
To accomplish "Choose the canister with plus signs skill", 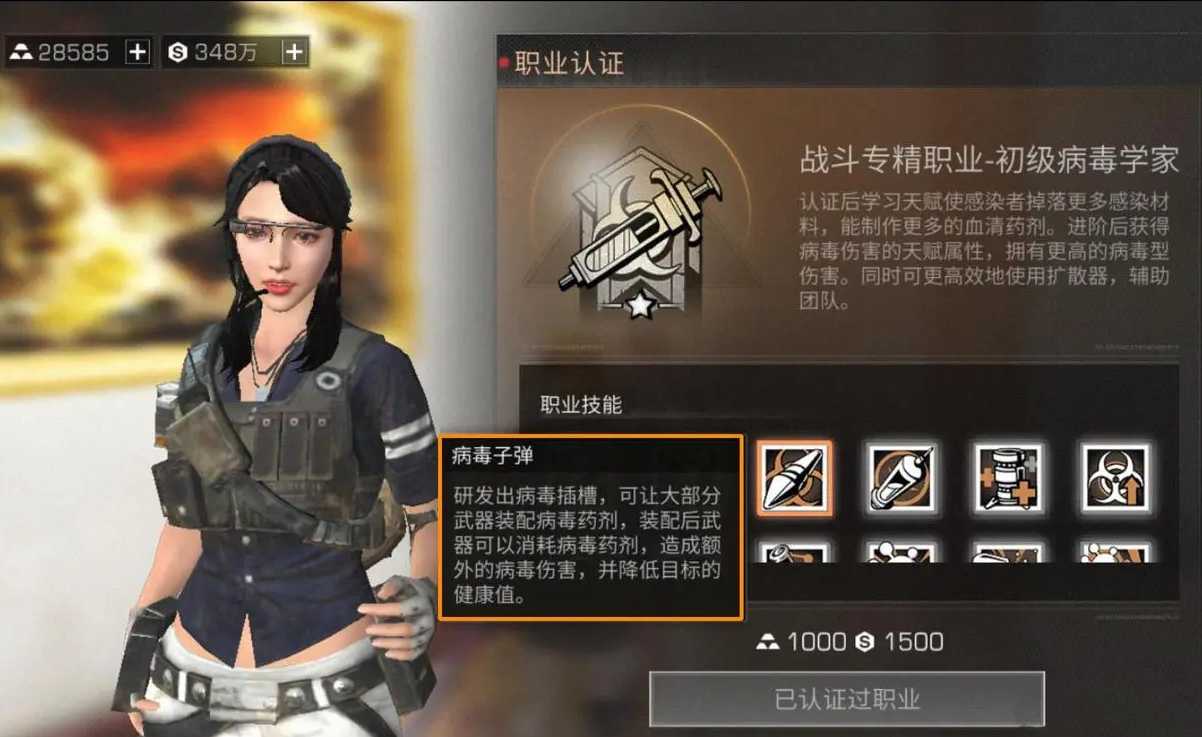I will click(1009, 478).
